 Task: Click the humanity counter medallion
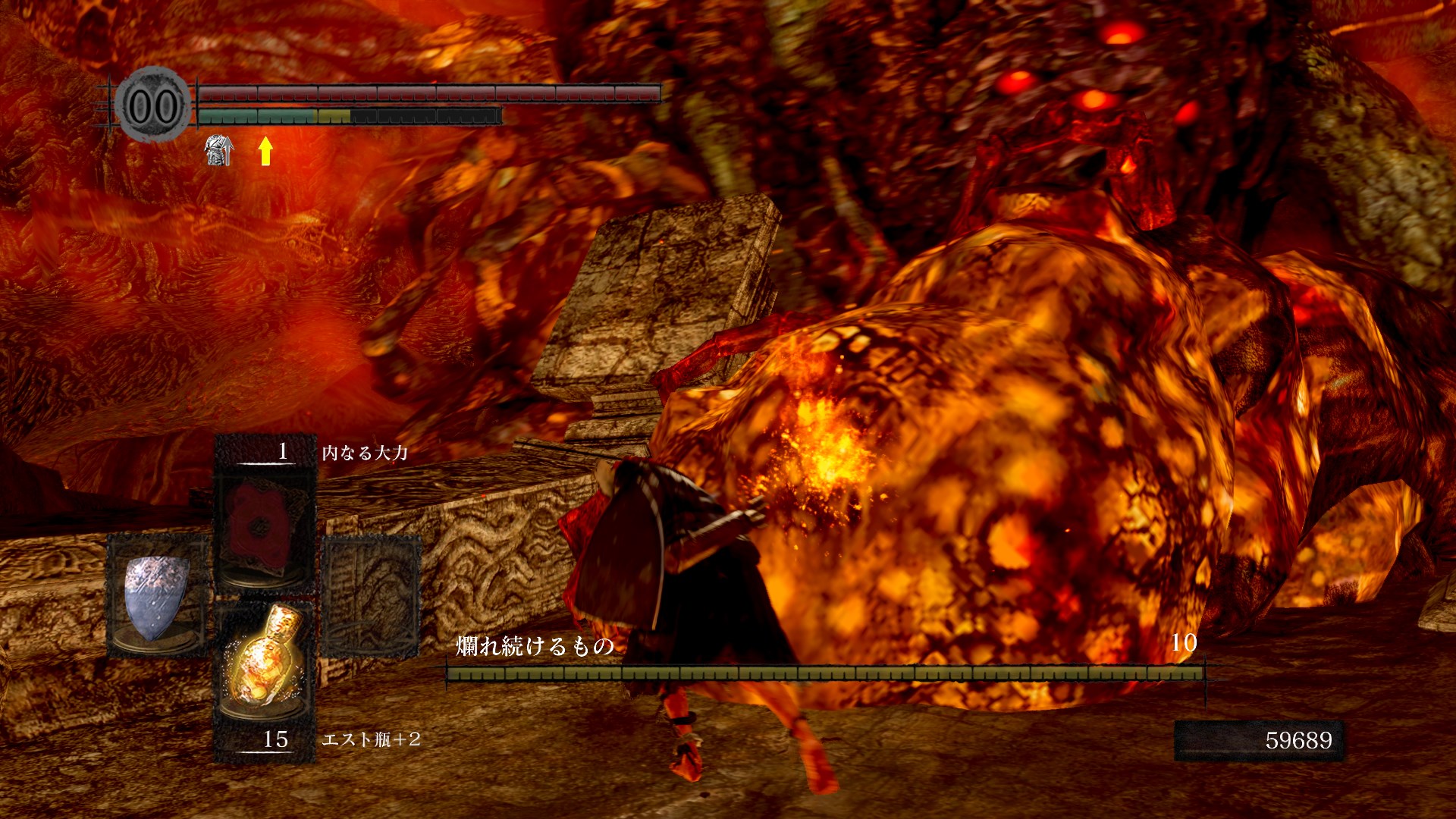(152, 105)
